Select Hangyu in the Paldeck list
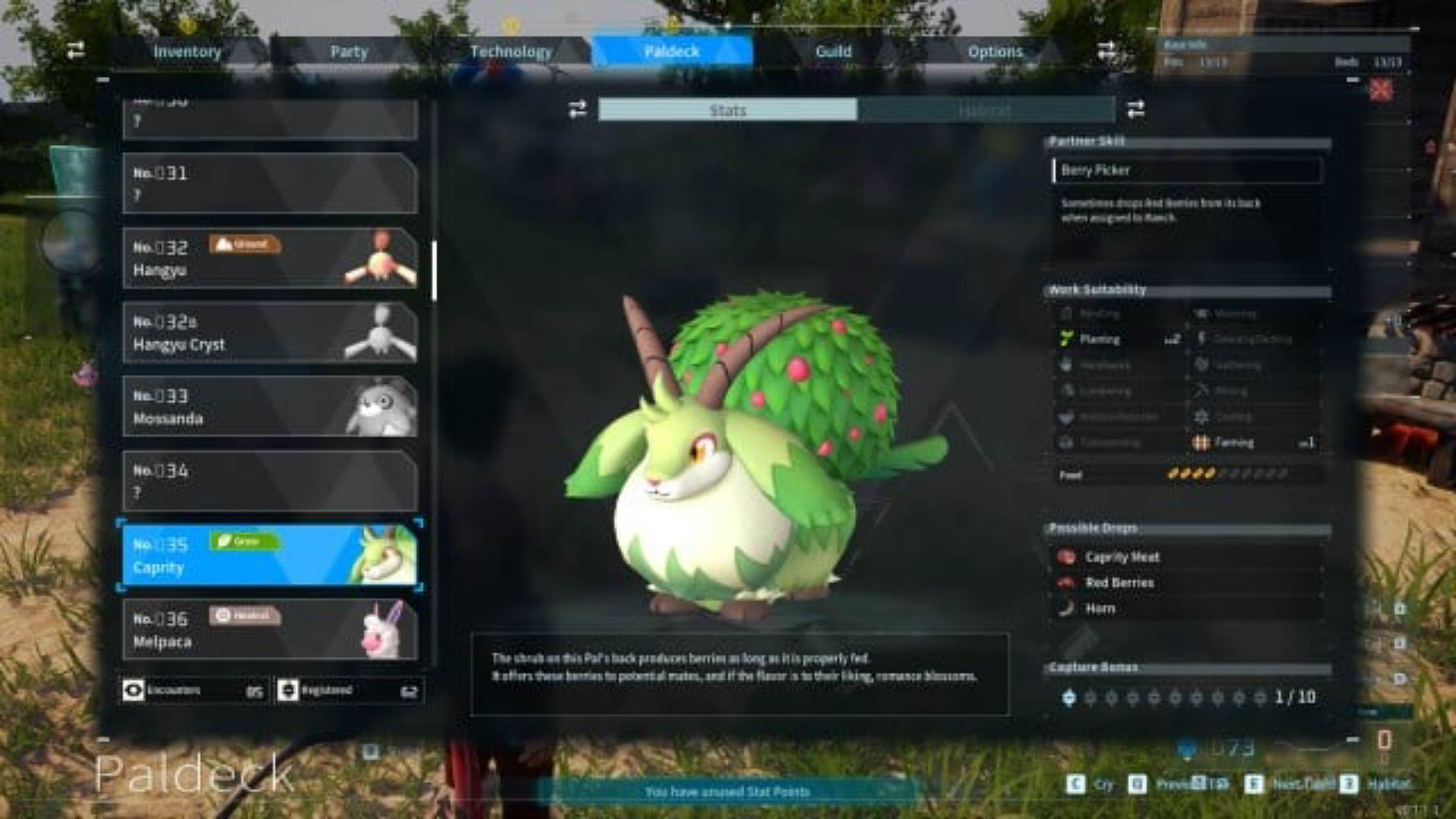Viewport: 1456px width, 819px height. 270,259
